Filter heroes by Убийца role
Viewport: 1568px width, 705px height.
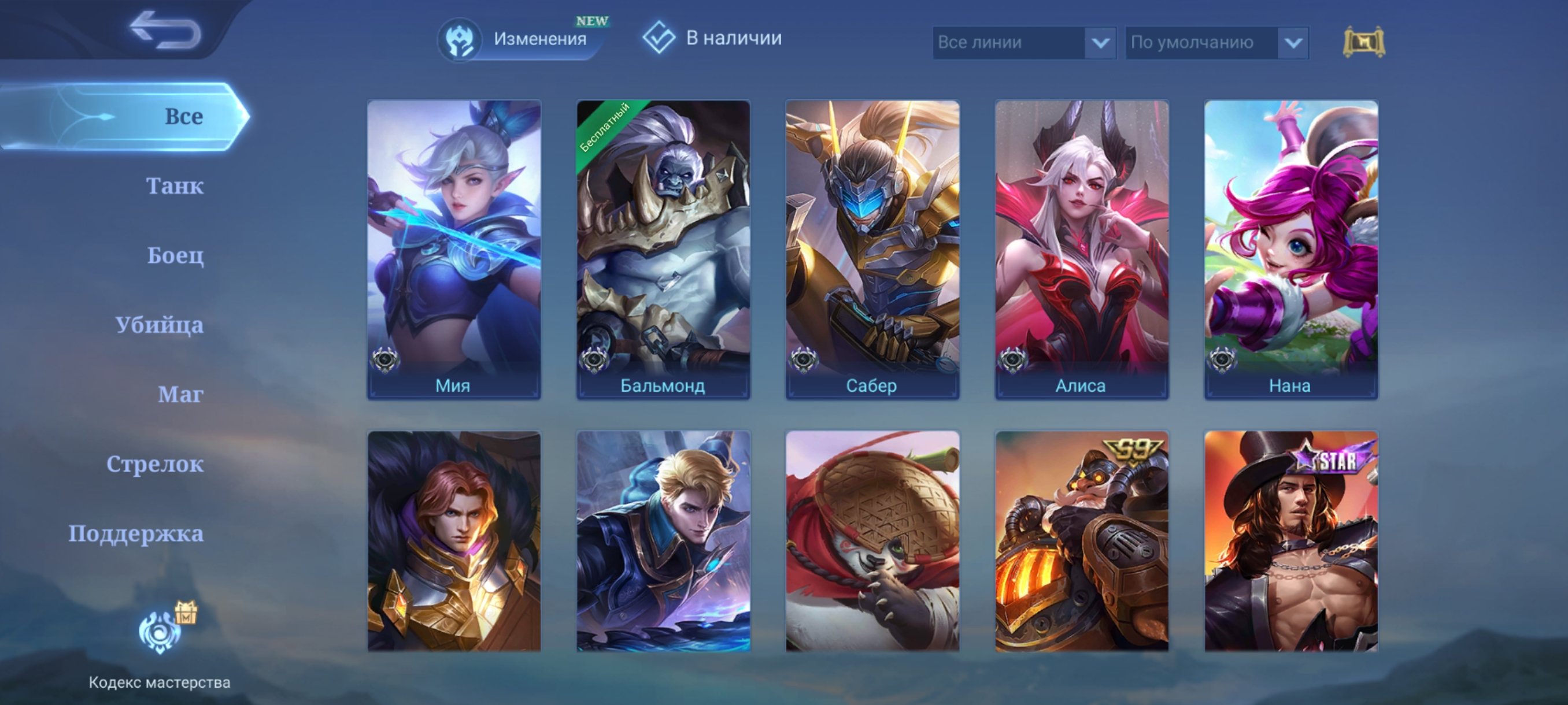click(x=160, y=325)
